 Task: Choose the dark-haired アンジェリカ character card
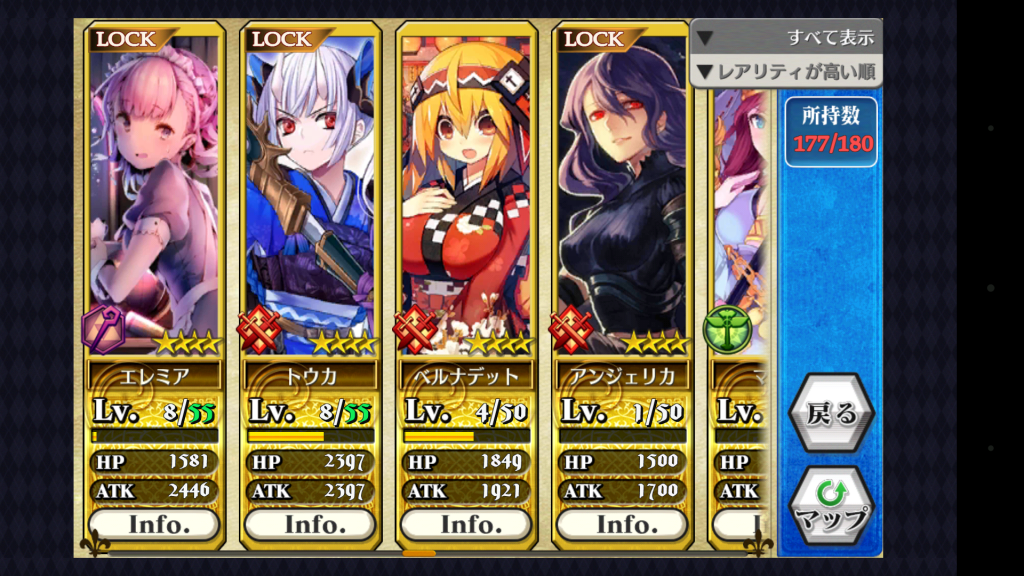622,200
